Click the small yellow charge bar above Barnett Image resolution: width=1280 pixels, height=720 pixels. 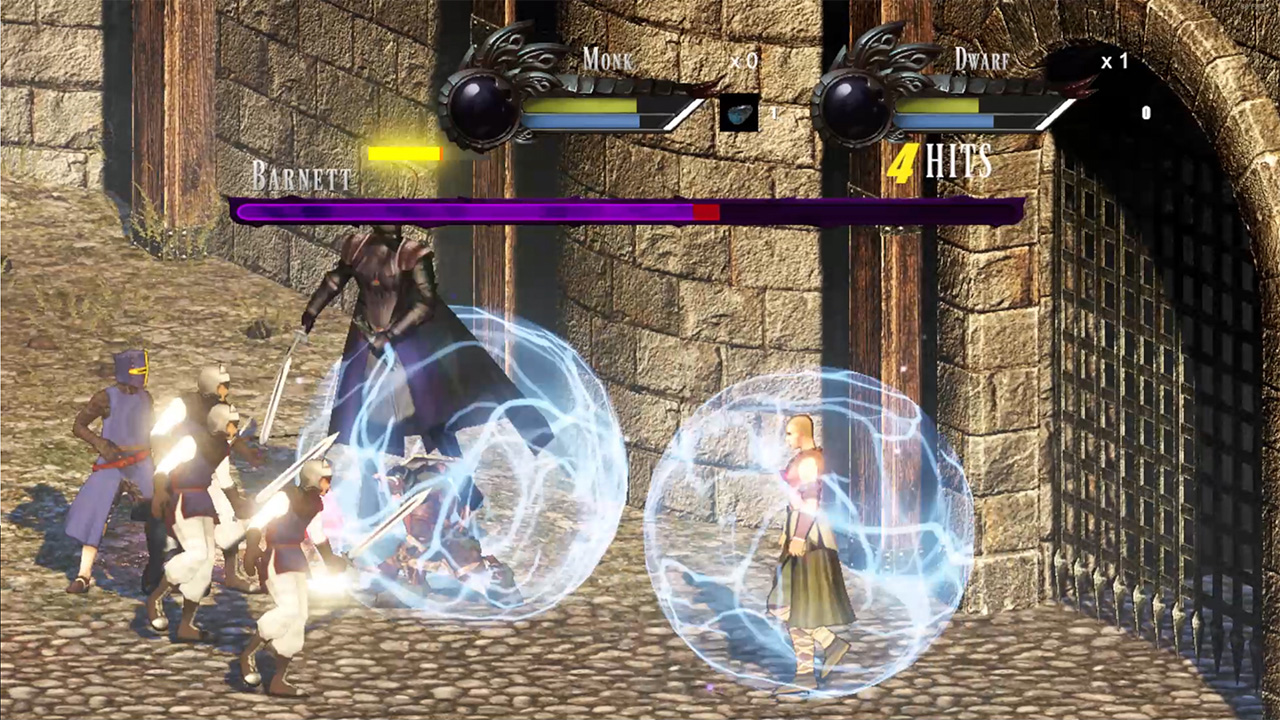coord(404,153)
